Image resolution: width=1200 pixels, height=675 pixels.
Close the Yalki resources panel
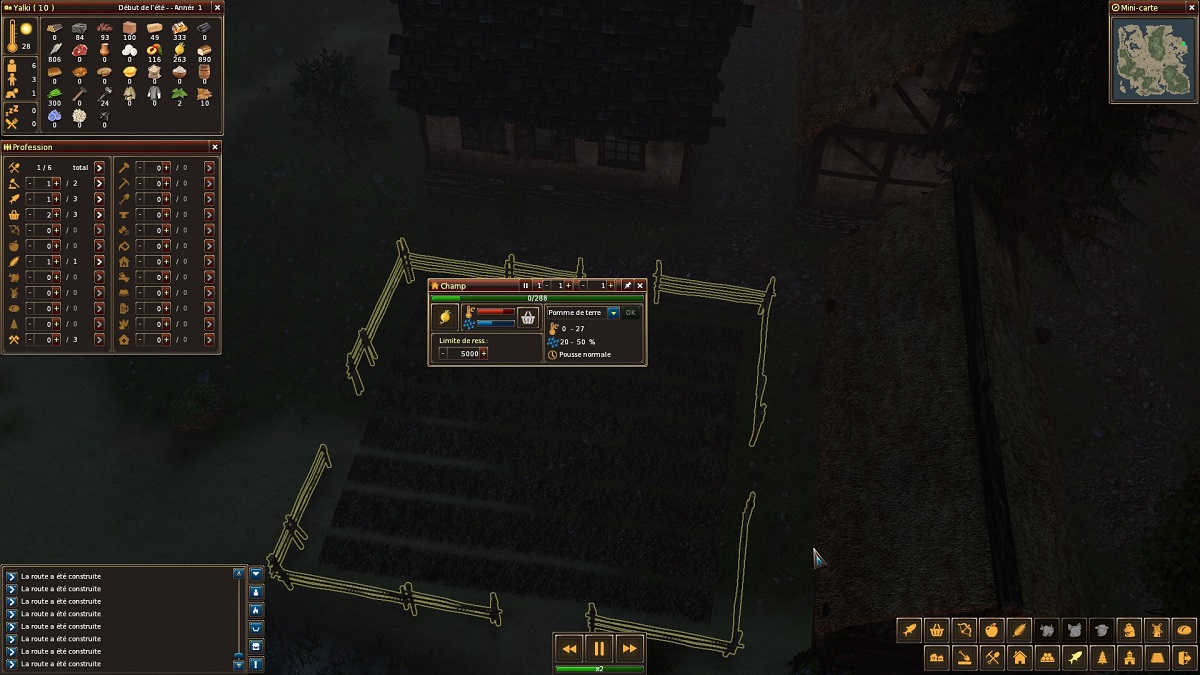[x=214, y=7]
